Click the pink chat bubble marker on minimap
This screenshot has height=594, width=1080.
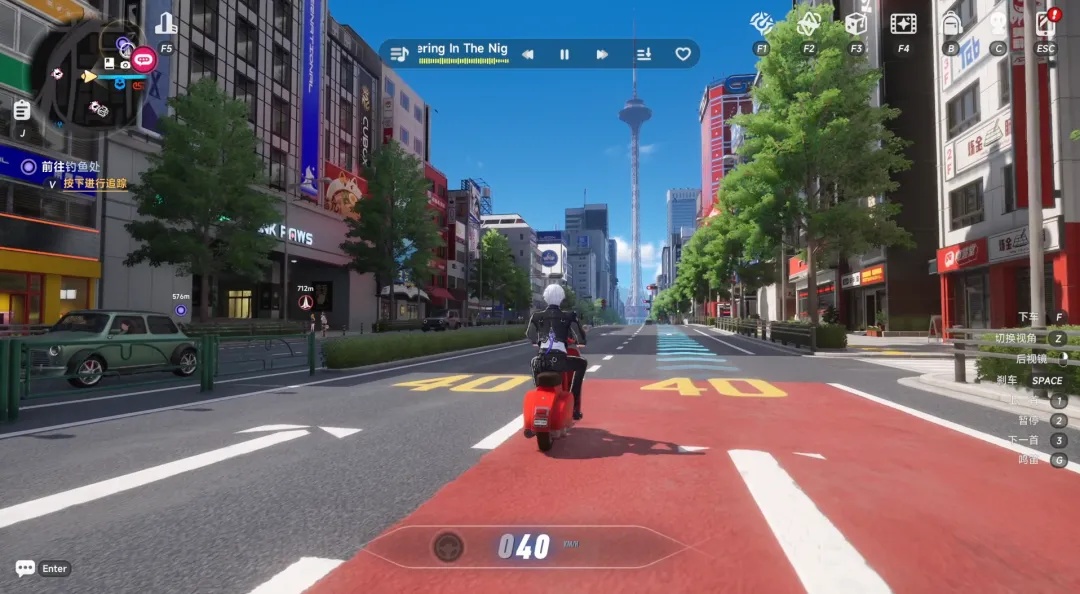(x=144, y=59)
